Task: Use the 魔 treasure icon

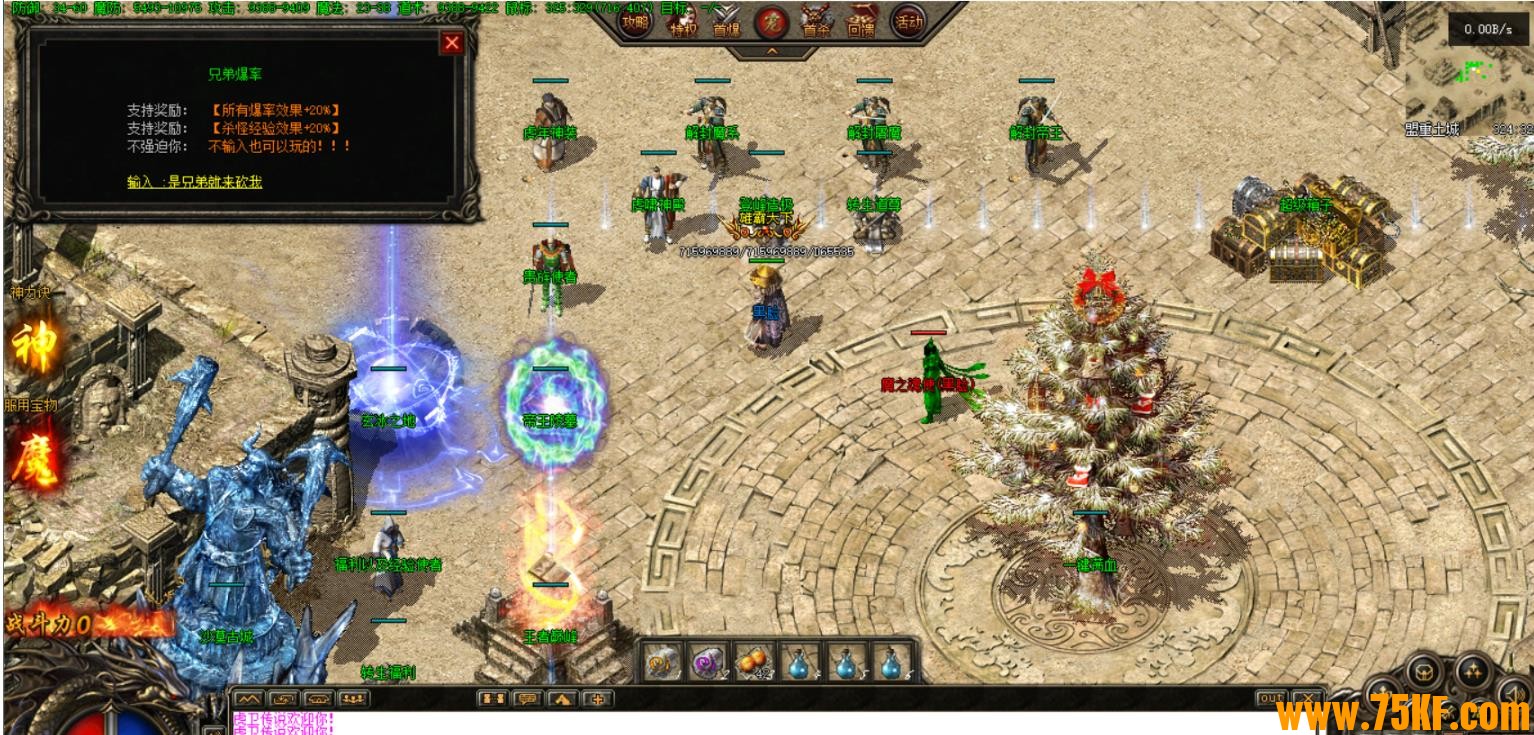Action: click(x=33, y=457)
